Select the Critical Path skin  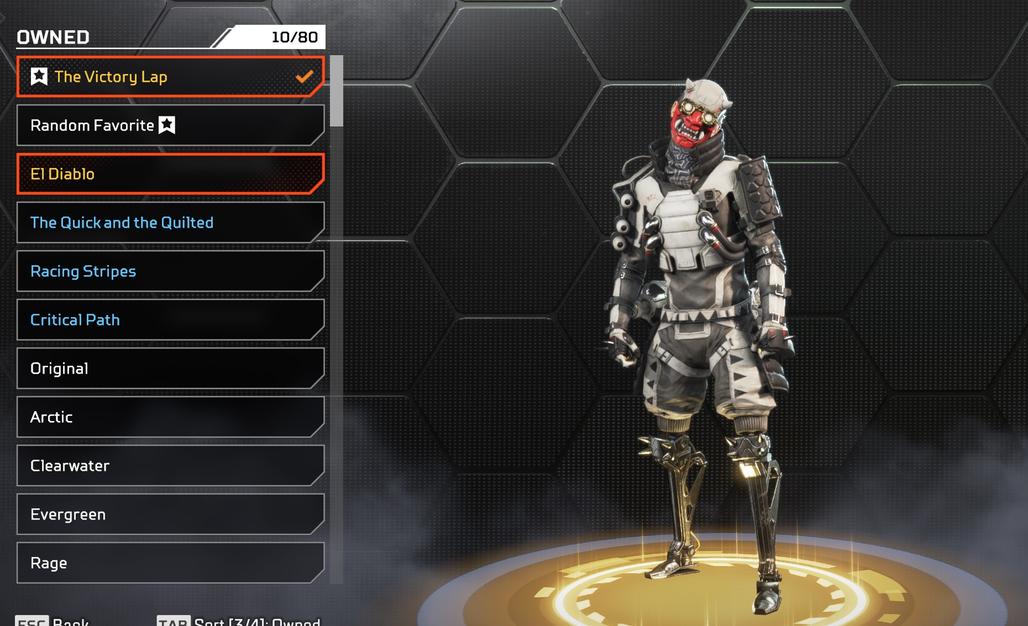[x=170, y=320]
